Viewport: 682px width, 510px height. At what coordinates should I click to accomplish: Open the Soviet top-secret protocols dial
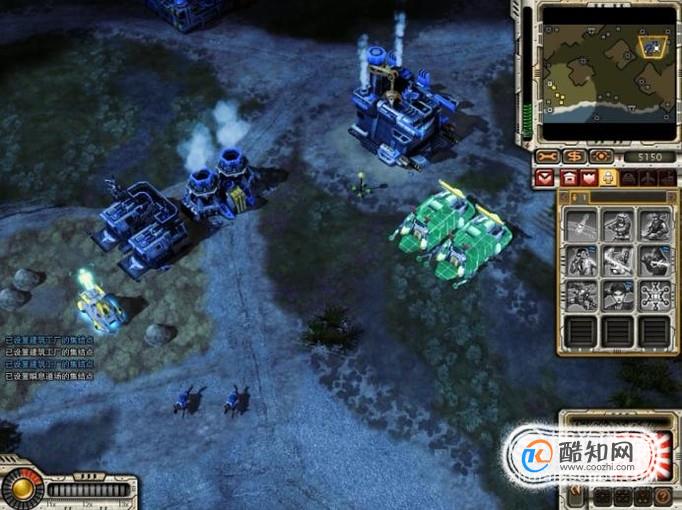coord(20,489)
